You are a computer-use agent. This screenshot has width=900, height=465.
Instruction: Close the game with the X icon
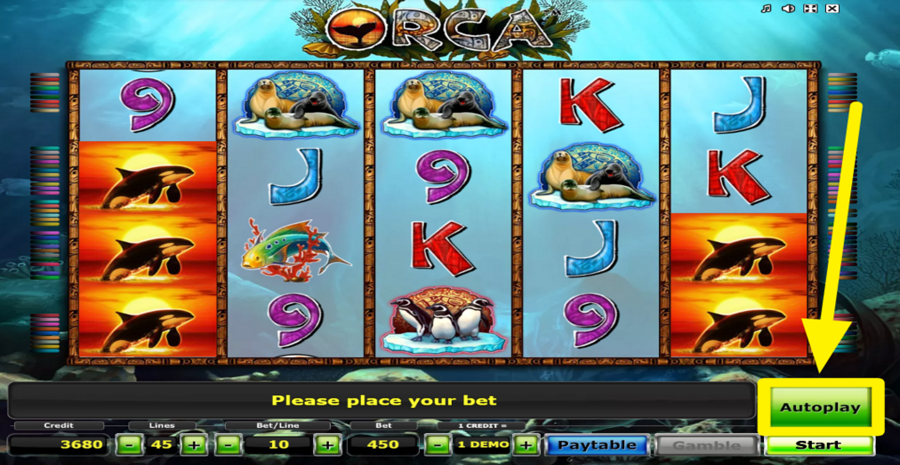point(832,9)
